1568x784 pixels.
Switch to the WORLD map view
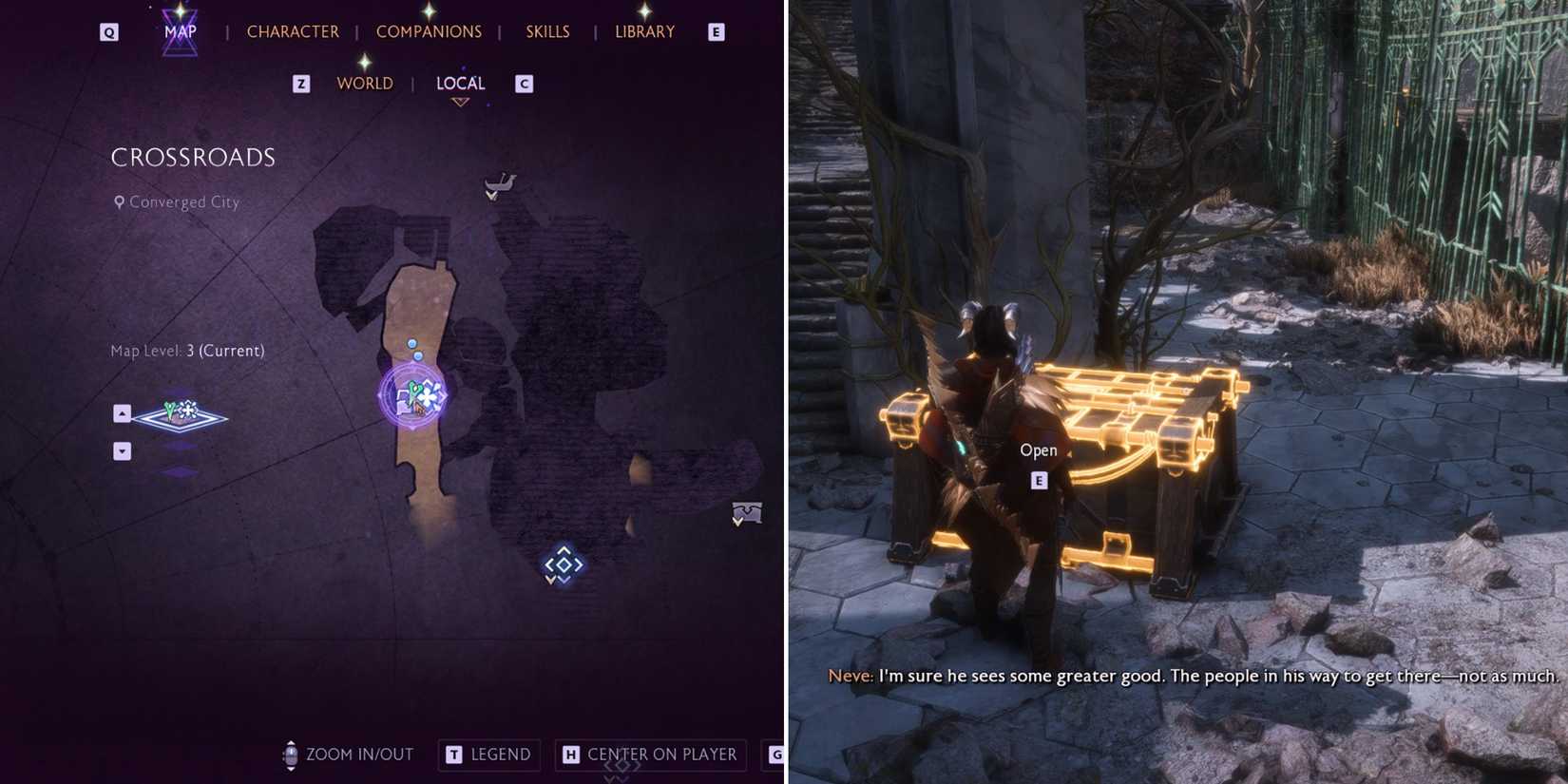365,83
